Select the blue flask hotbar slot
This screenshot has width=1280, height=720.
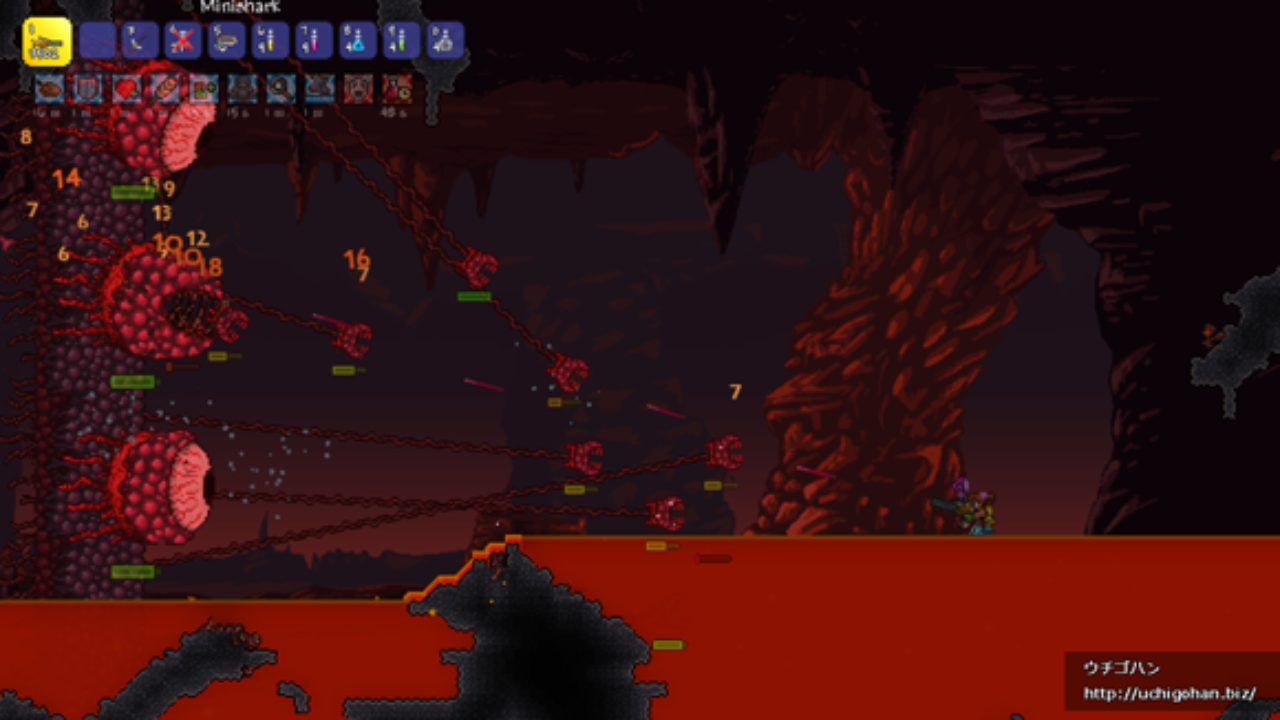point(357,41)
